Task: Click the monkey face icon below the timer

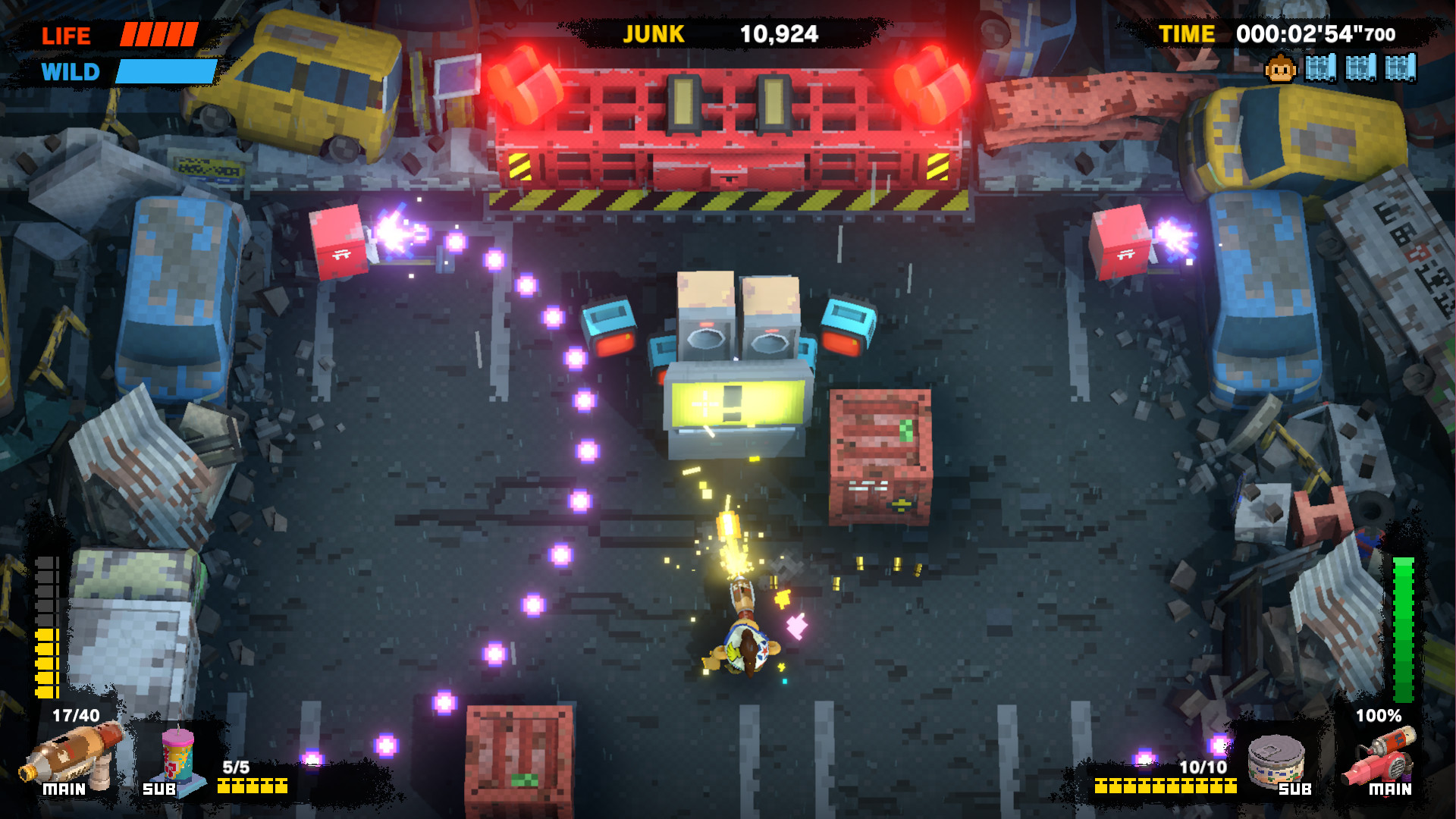Action: tap(1281, 70)
